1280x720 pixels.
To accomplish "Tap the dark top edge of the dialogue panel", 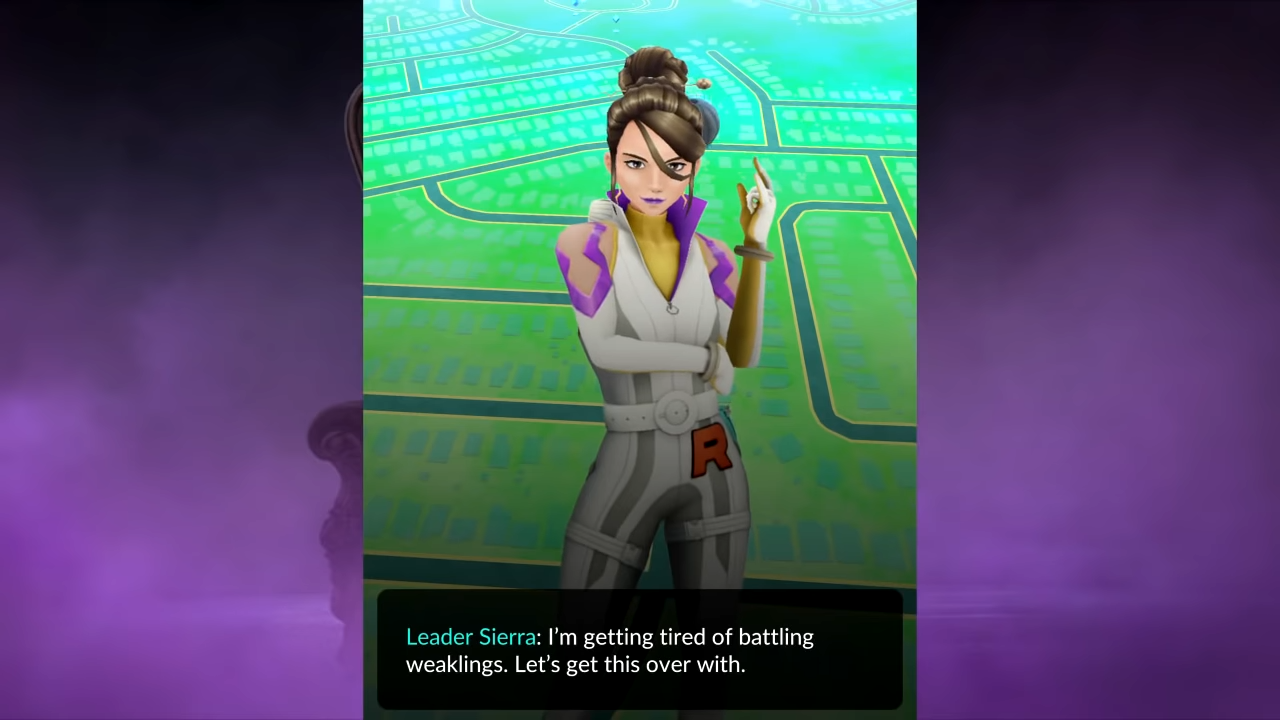I will point(640,597).
